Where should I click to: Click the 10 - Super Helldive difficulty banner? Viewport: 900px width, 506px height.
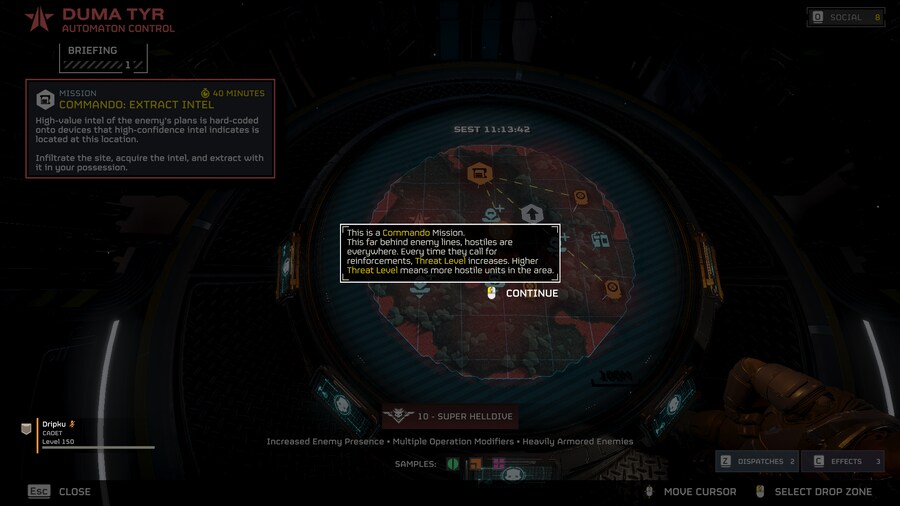point(450,416)
